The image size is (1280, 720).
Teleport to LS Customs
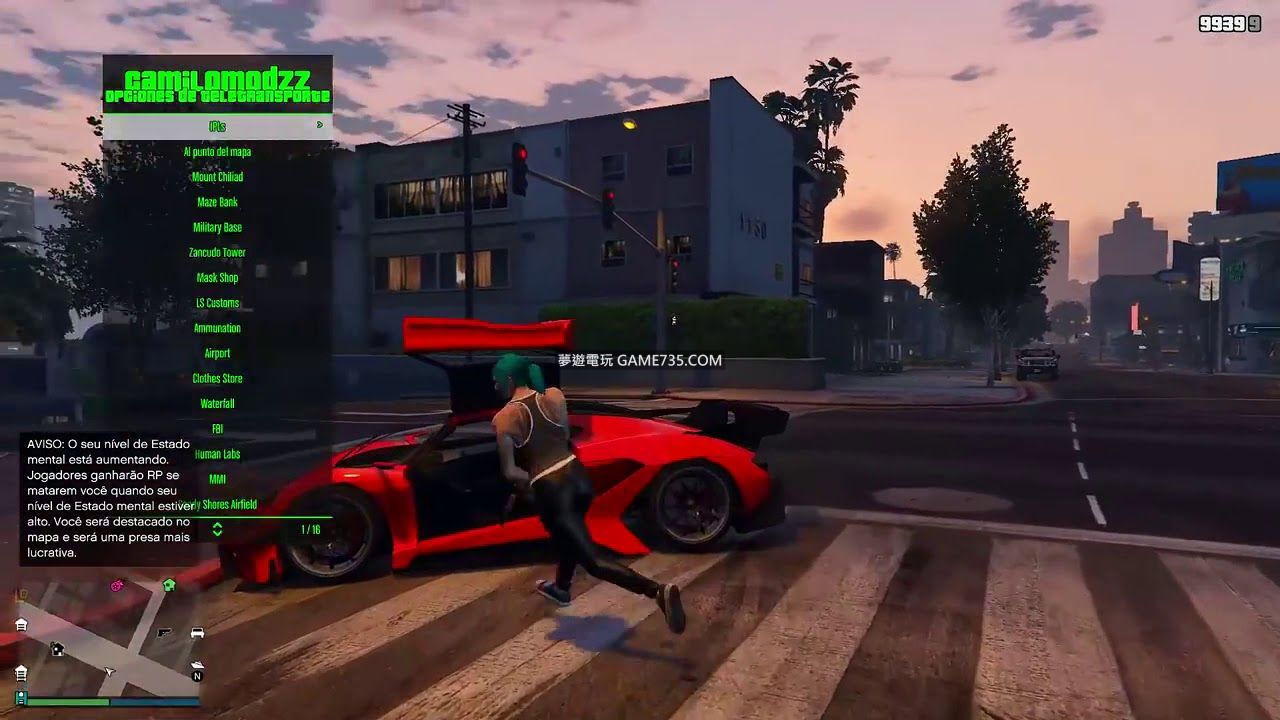pos(217,302)
